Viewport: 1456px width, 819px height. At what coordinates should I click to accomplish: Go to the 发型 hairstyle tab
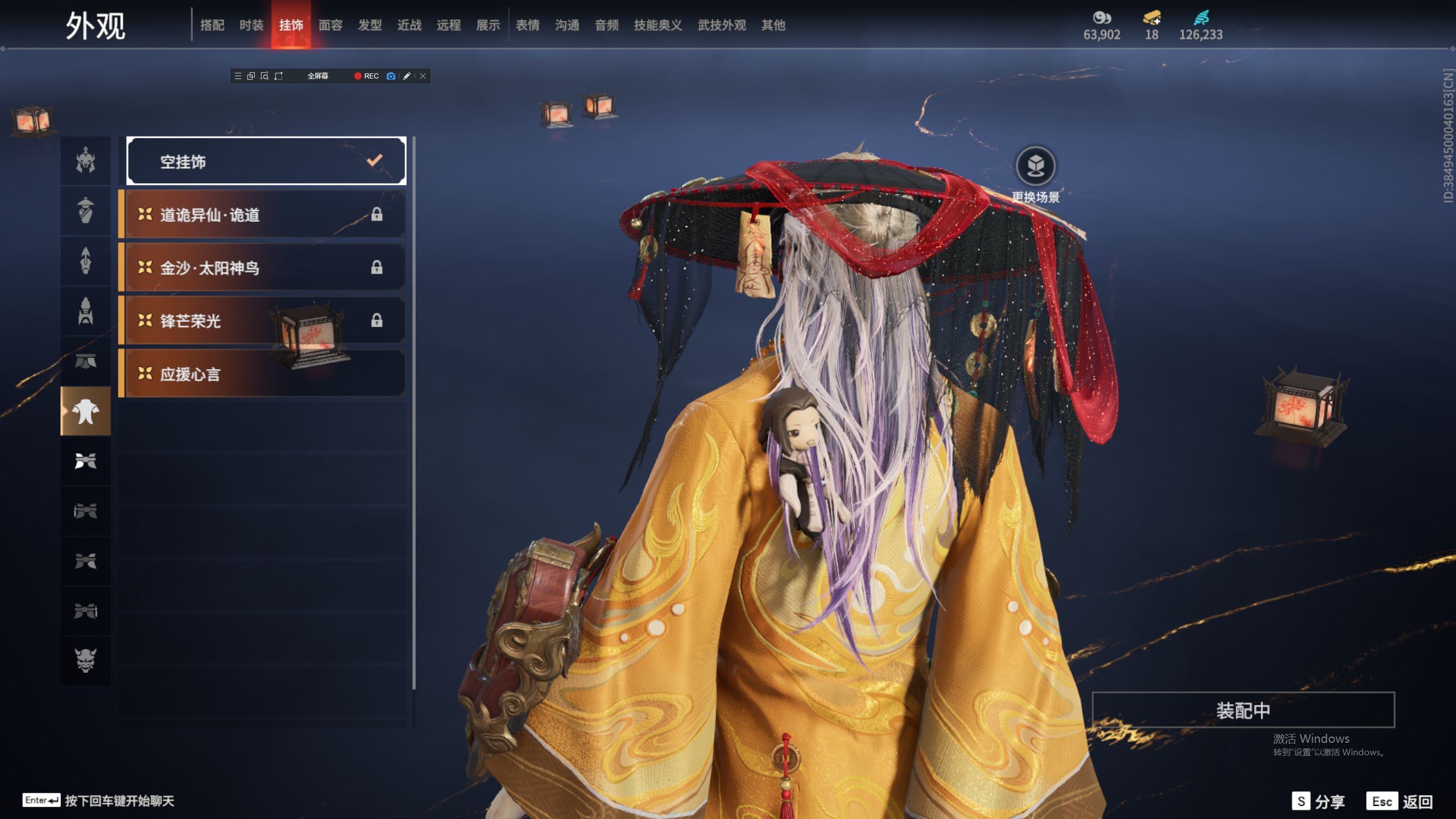[370, 25]
